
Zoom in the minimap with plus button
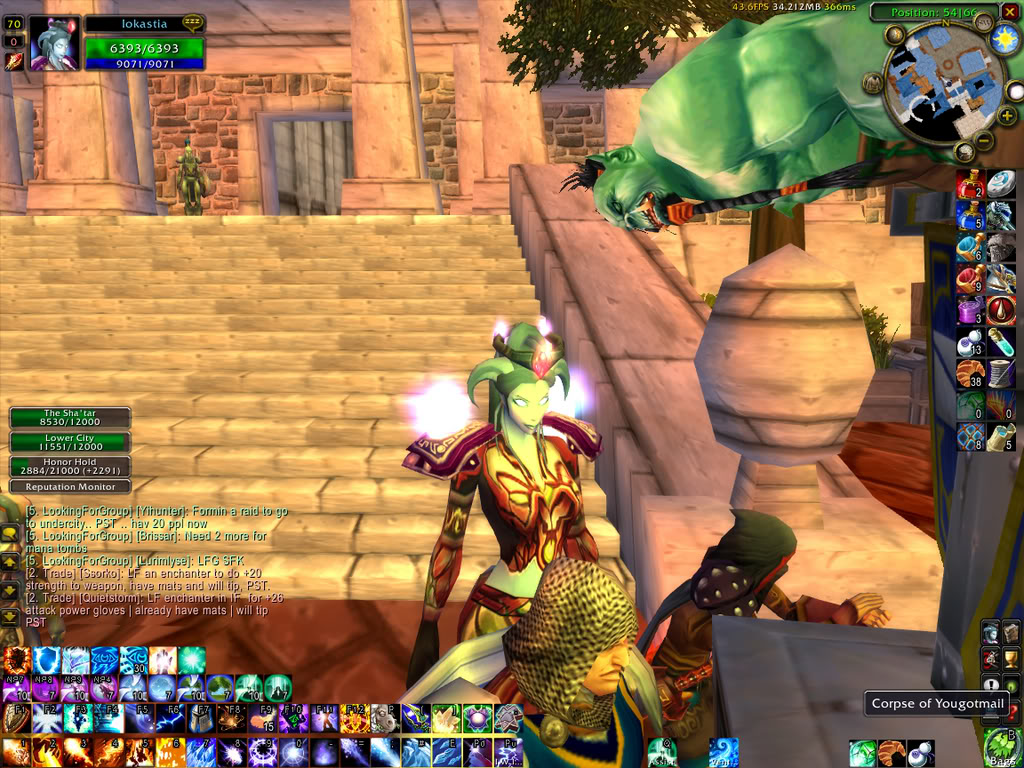(x=1007, y=115)
